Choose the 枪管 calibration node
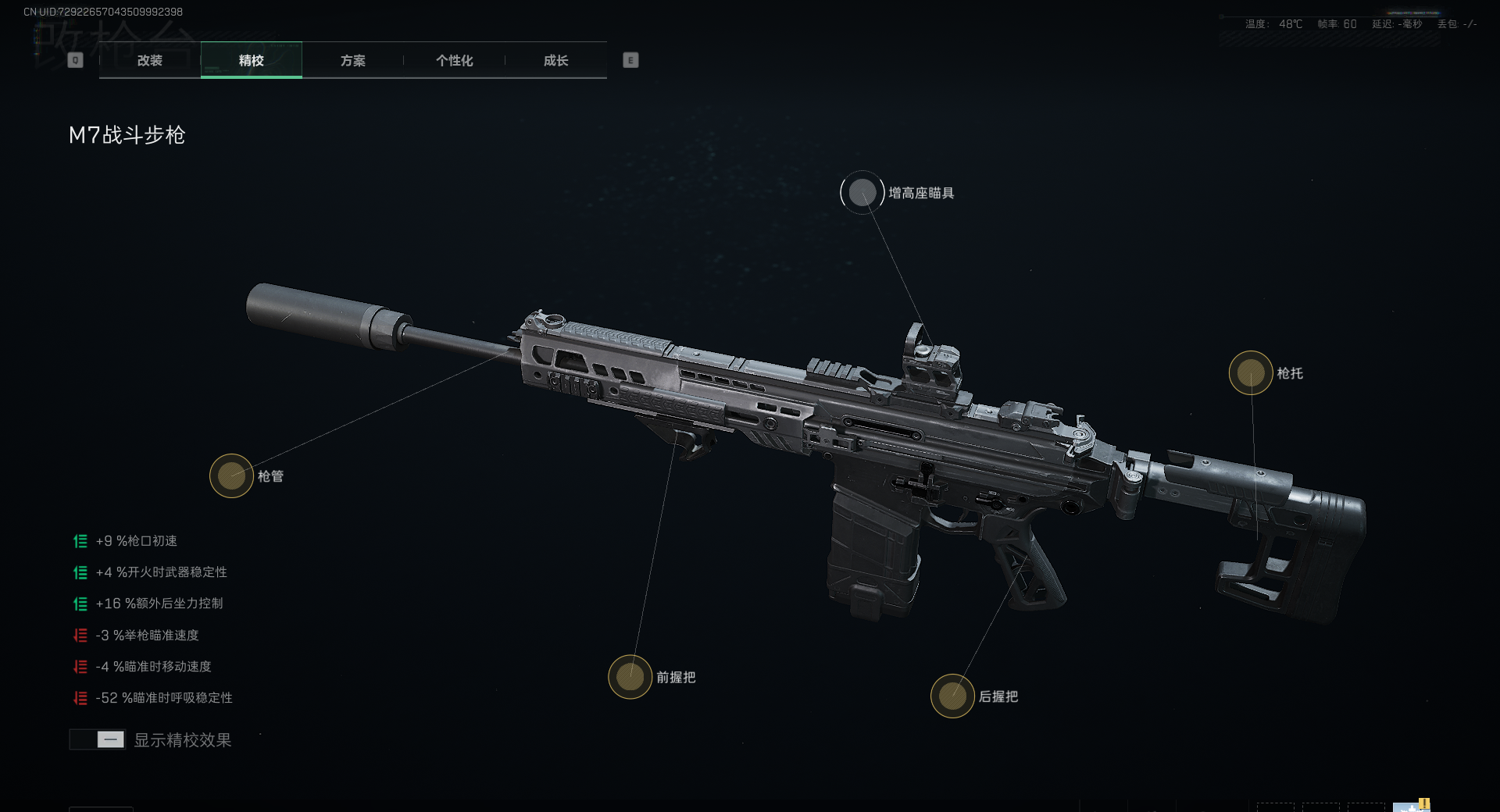Image resolution: width=1500 pixels, height=812 pixels. [x=231, y=475]
